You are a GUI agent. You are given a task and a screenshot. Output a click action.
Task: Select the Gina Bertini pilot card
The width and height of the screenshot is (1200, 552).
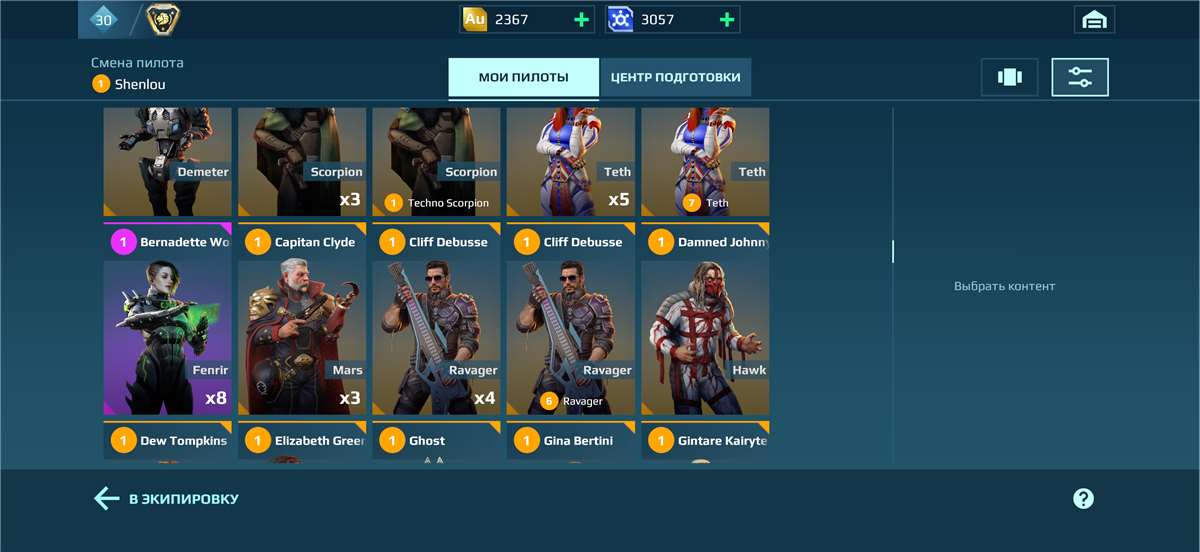click(x=570, y=441)
